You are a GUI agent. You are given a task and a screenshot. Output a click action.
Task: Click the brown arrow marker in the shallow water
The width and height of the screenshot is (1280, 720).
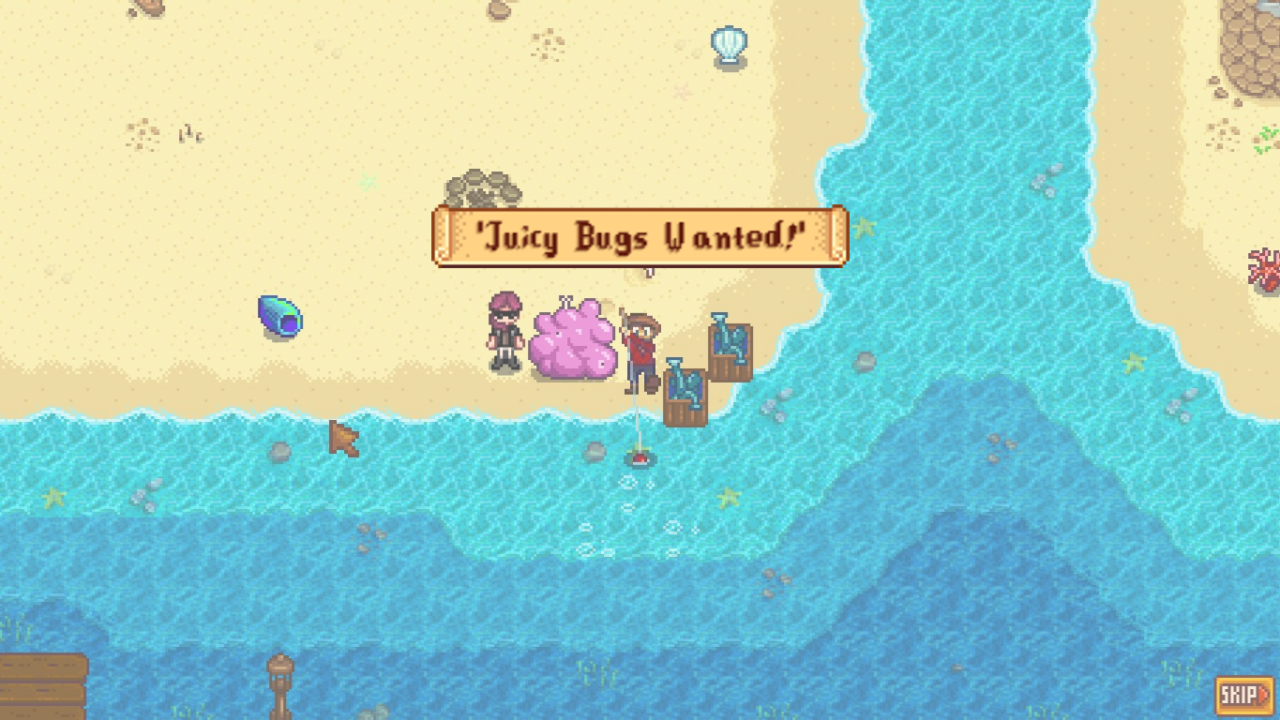point(344,438)
